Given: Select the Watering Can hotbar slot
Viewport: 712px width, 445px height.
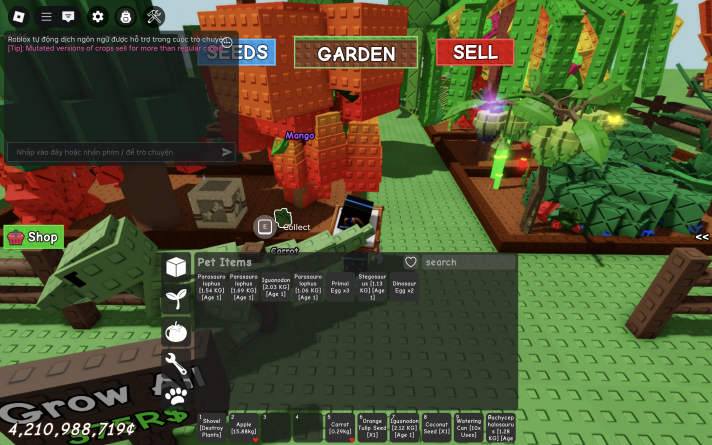Looking at the screenshot, I should tap(468, 427).
